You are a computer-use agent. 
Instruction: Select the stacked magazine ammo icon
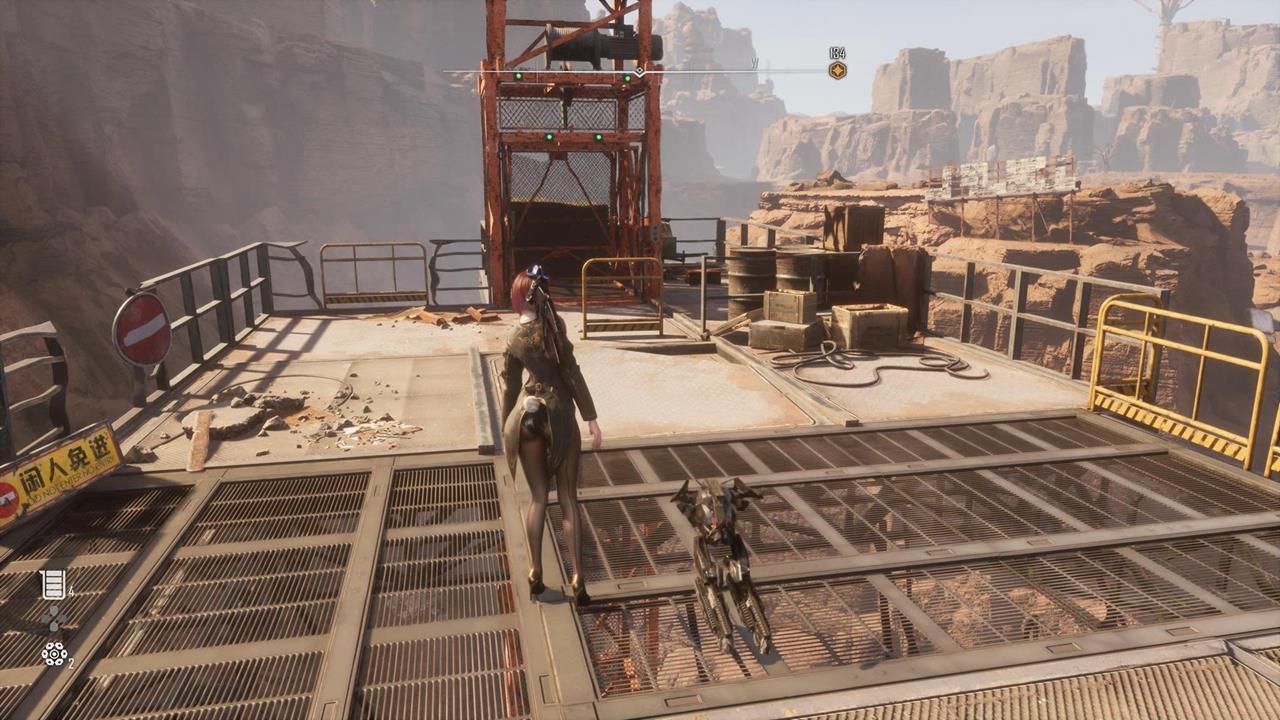pos(53,584)
